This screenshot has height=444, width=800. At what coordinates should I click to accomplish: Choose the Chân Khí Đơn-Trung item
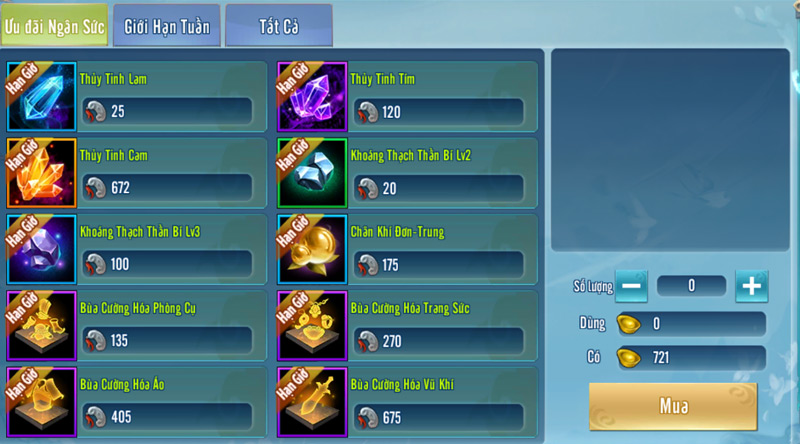(407, 250)
